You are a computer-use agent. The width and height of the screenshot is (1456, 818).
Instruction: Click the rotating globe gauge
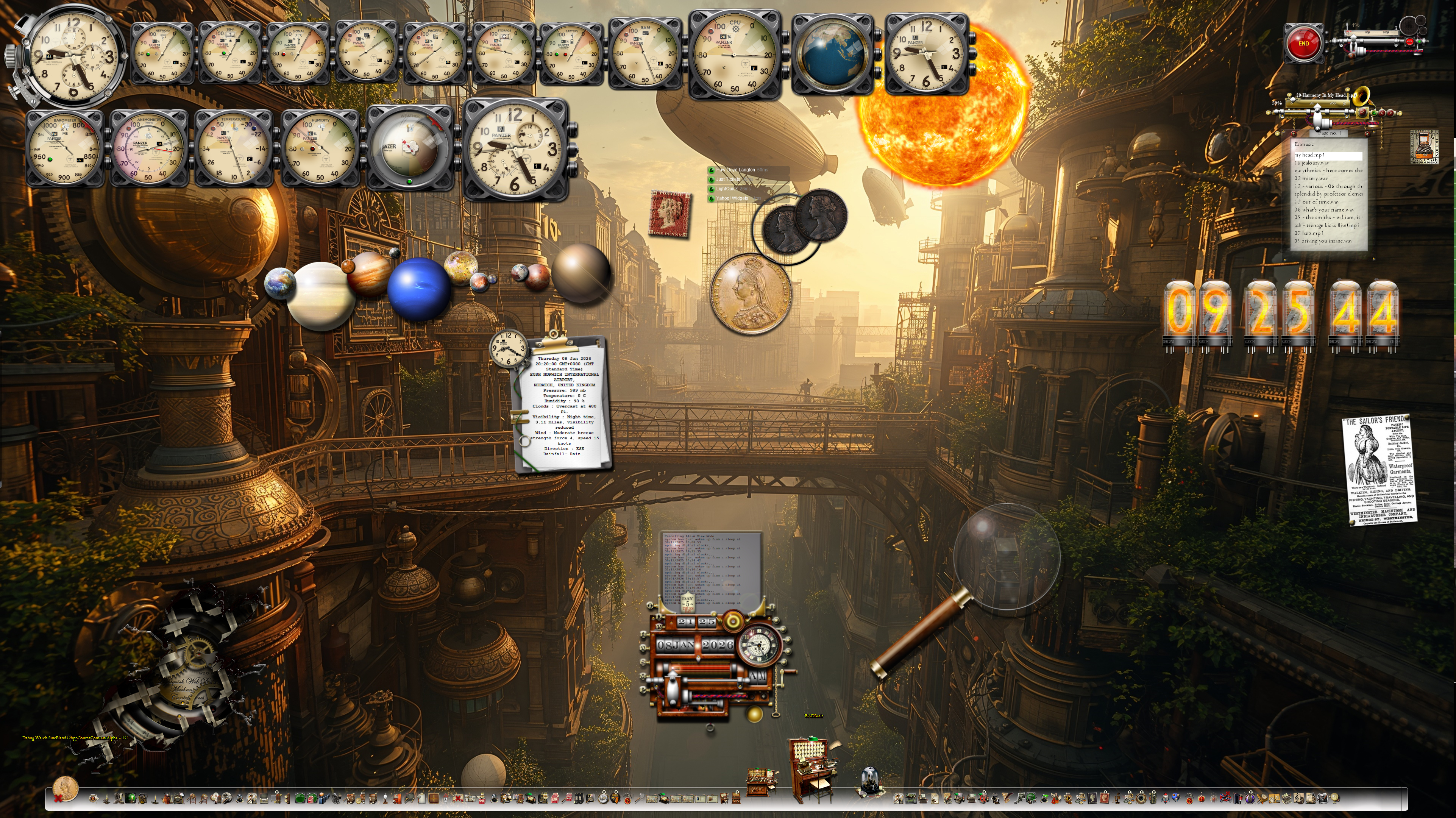[x=832, y=55]
